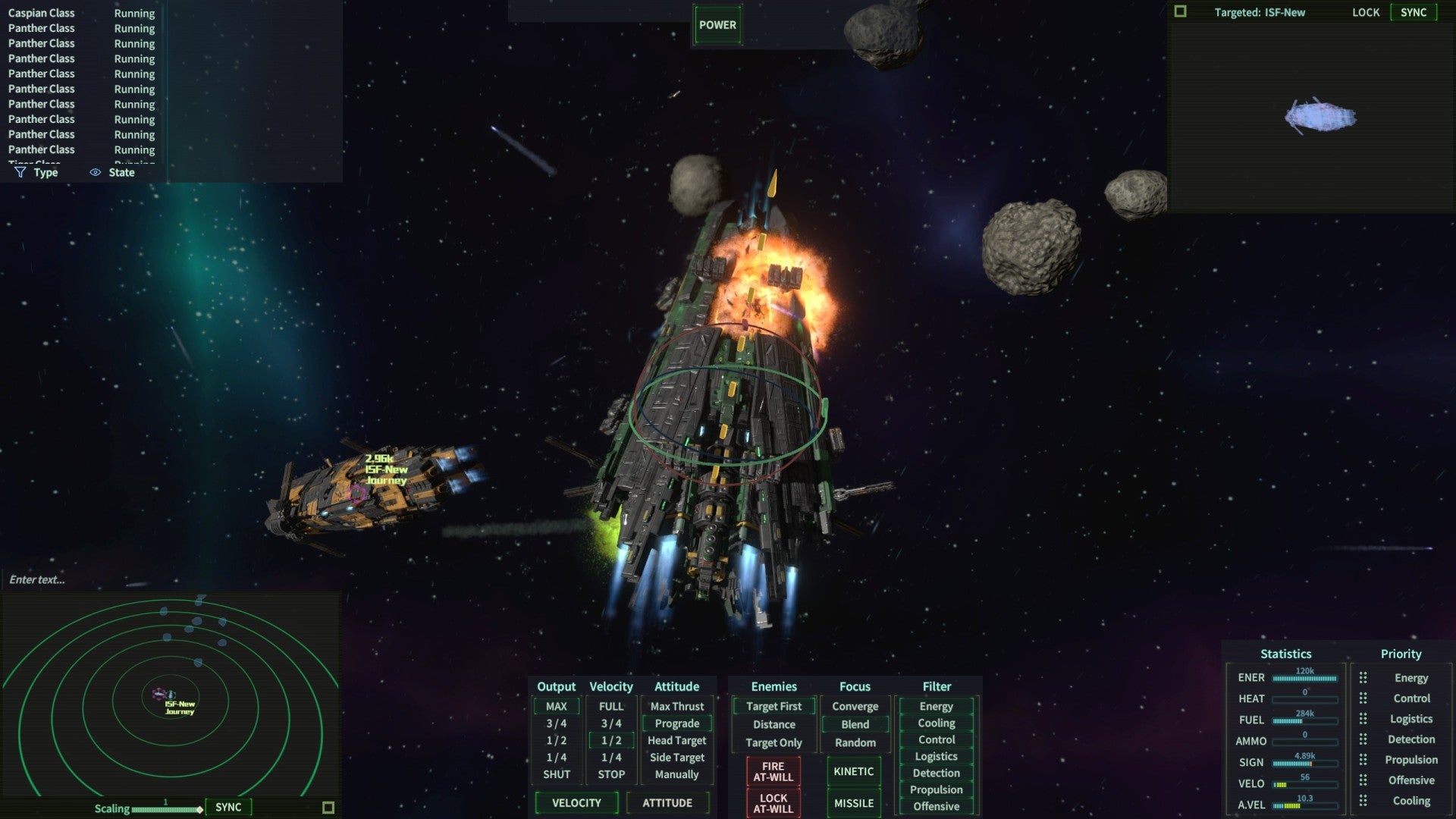Enable FIRE AT-WILL
Viewport: 1456px width, 819px height.
[x=773, y=771]
